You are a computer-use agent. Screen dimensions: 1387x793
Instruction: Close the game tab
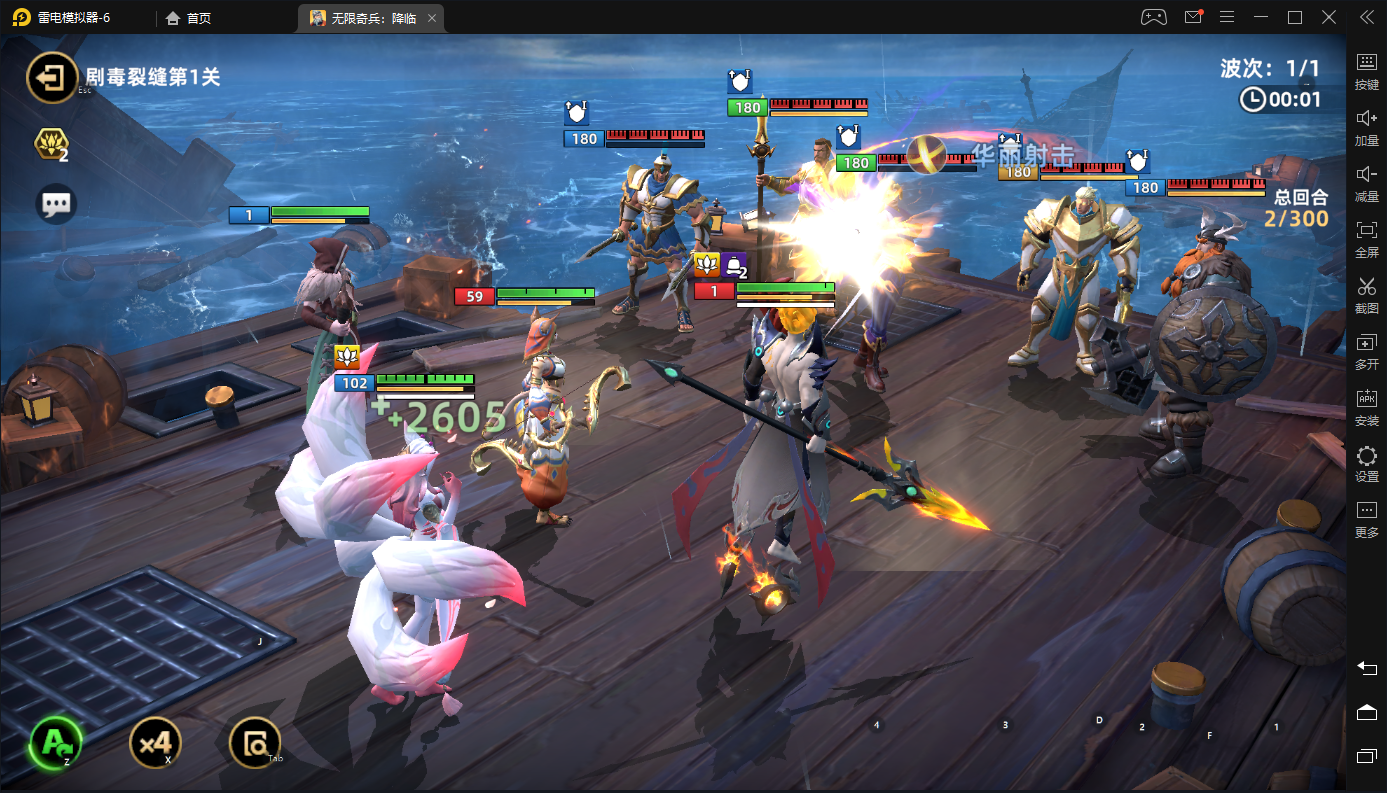click(431, 18)
